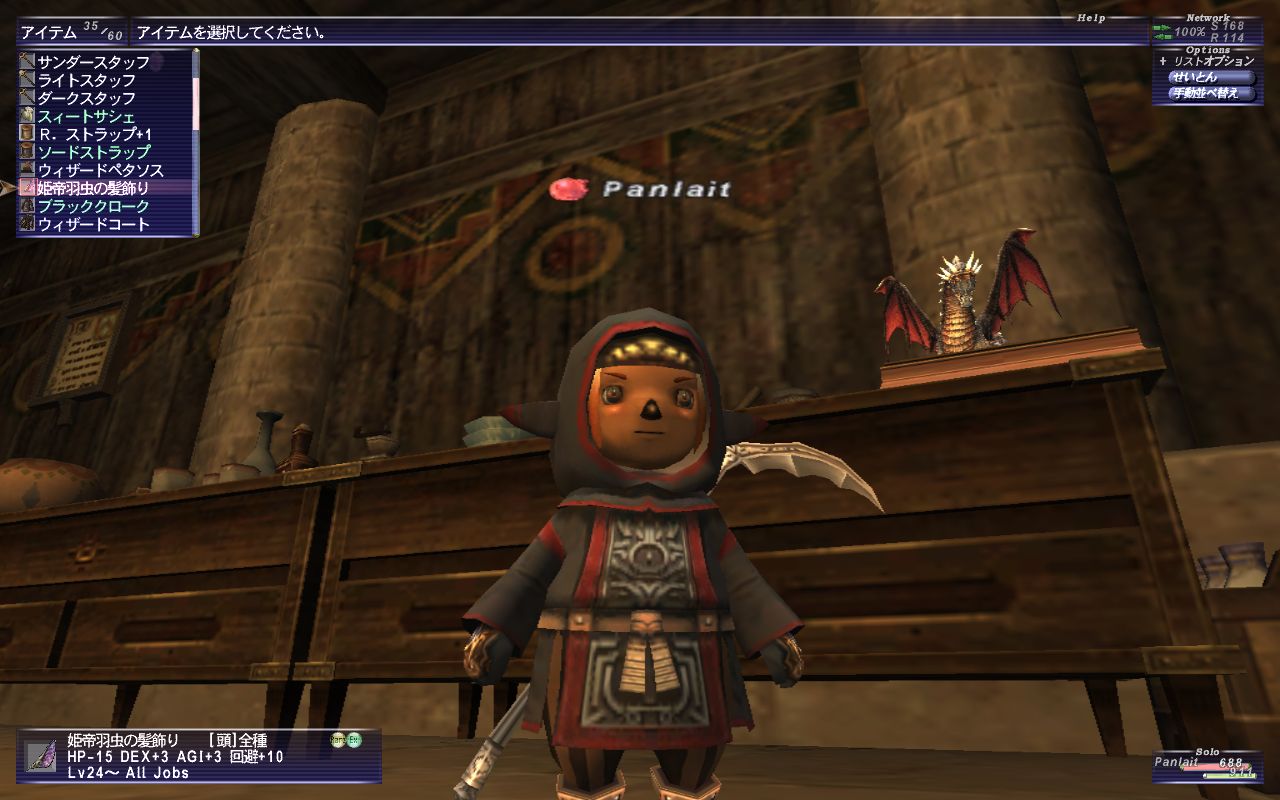Choose ソードストラップ in the list

[93, 152]
